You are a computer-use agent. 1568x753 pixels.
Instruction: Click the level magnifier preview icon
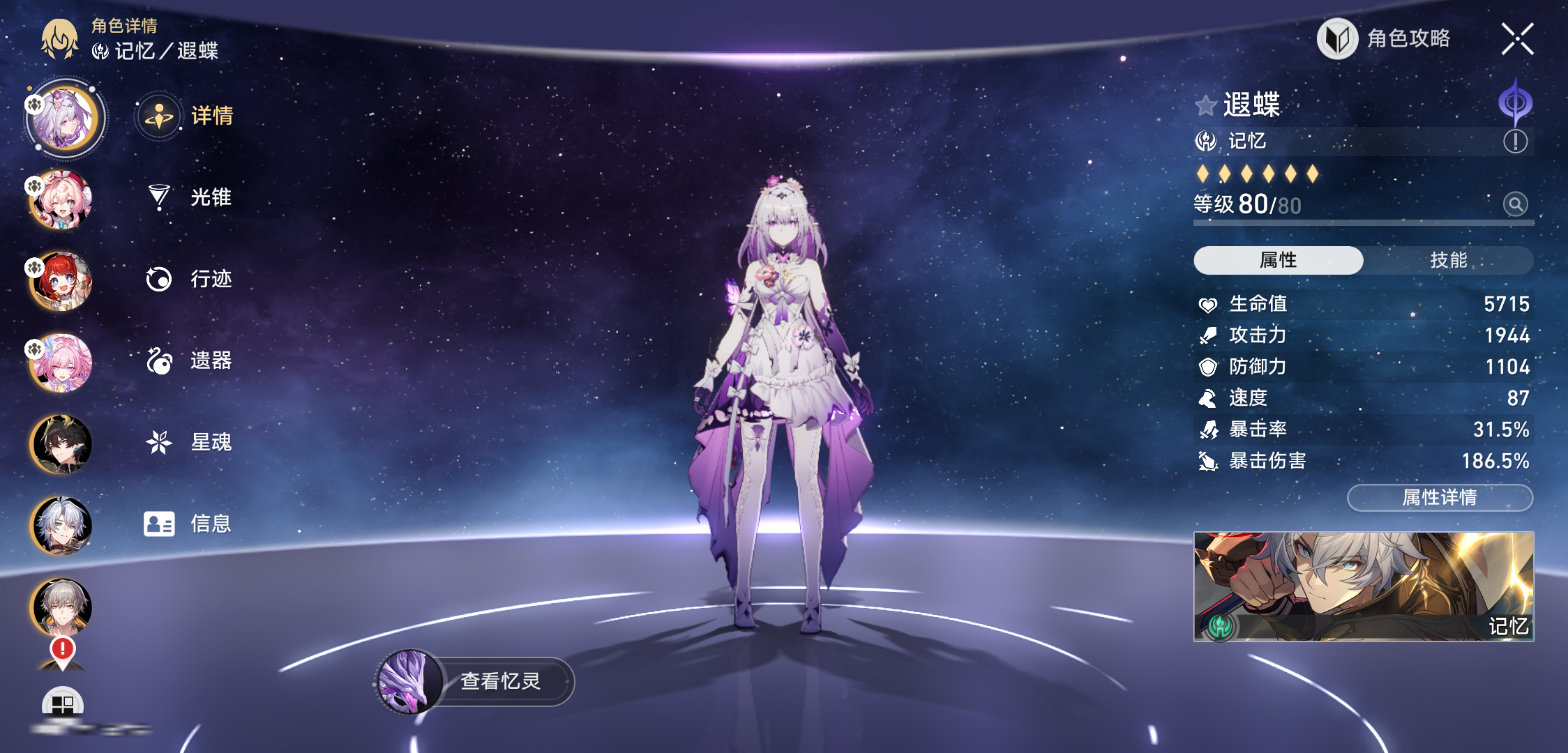coord(1515,204)
